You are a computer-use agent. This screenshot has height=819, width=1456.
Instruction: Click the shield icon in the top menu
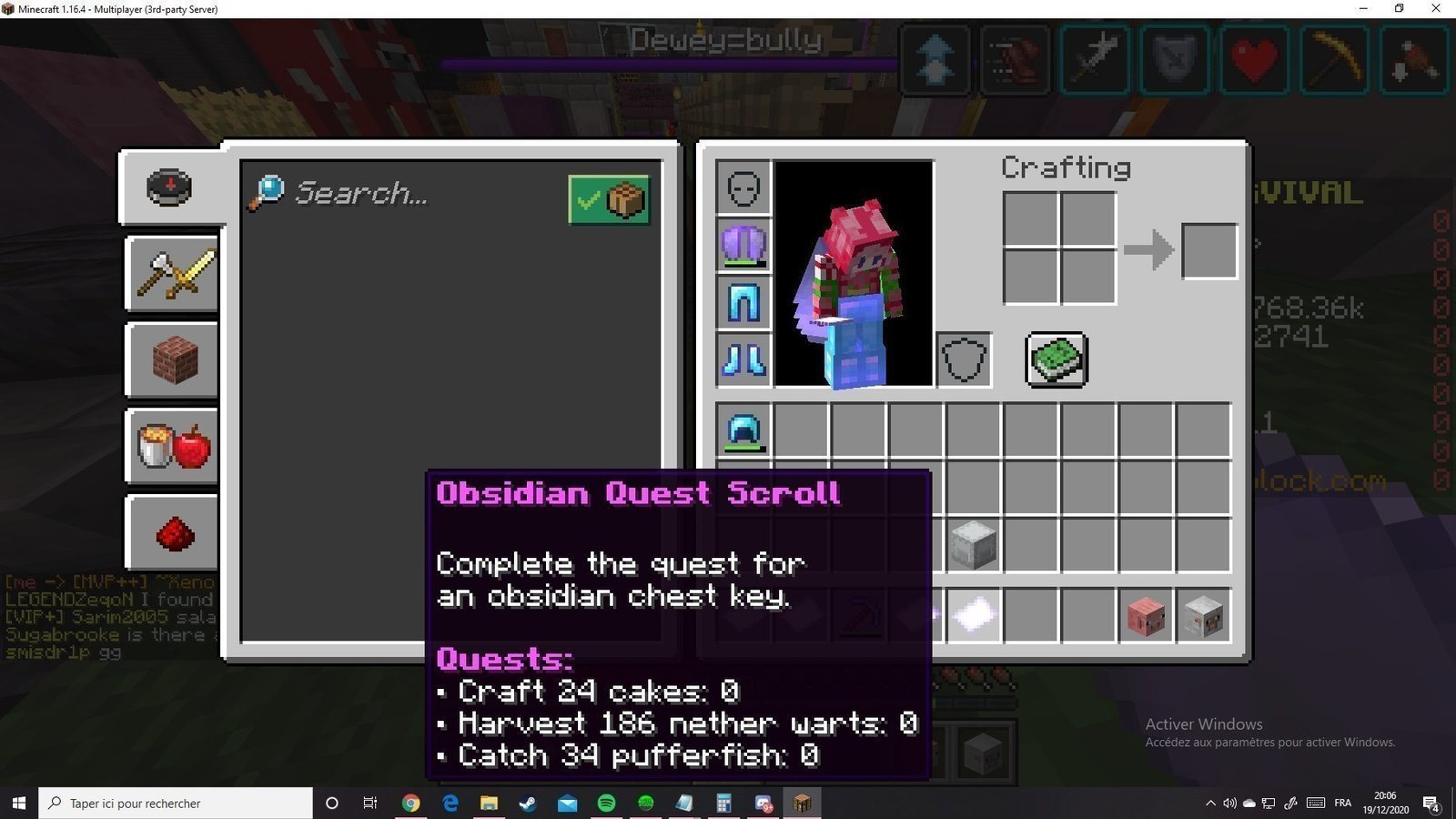(1174, 59)
